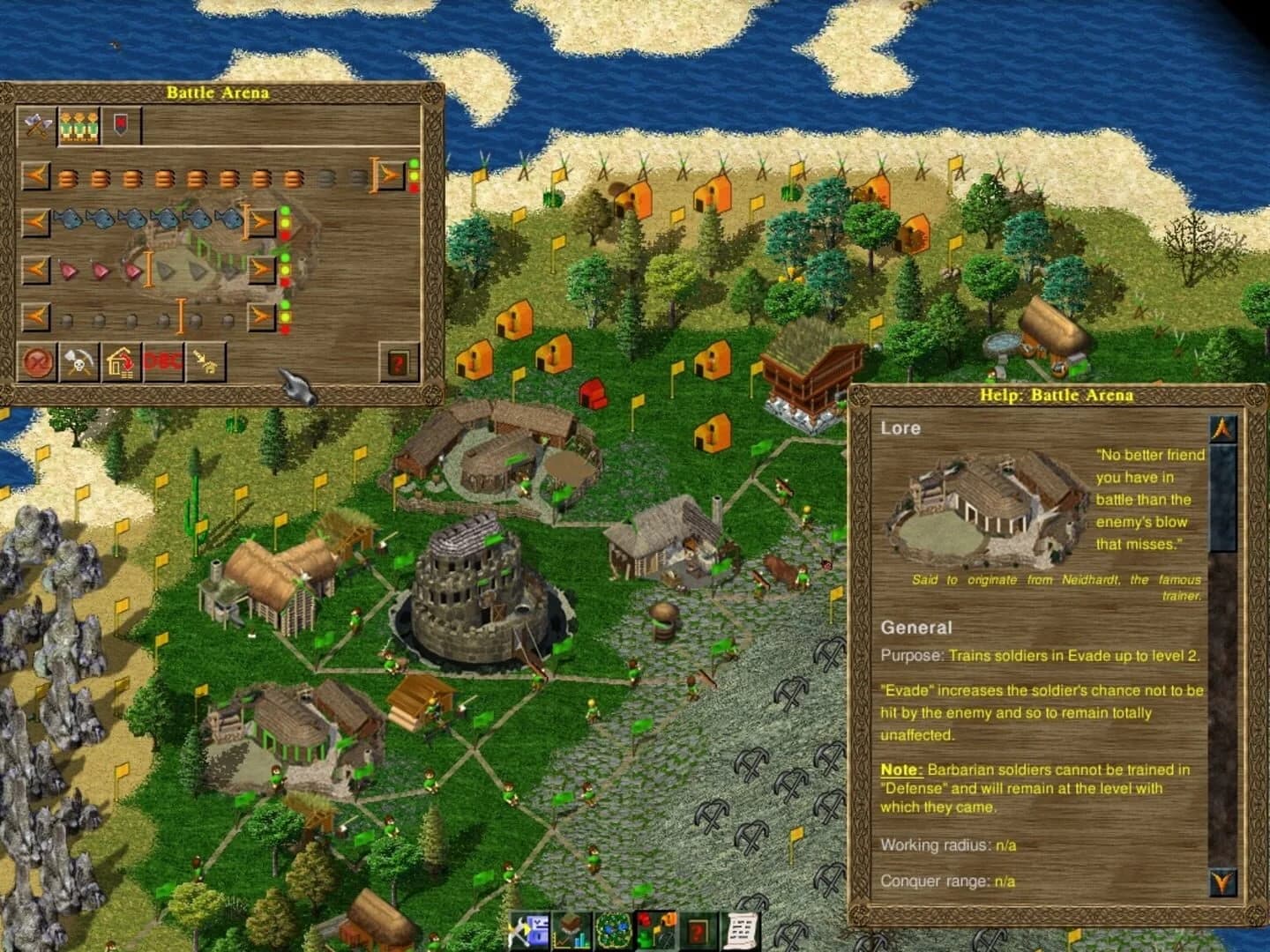Image resolution: width=1270 pixels, height=952 pixels.
Task: Toggle the green priority light on the beer row
Action: [414, 162]
